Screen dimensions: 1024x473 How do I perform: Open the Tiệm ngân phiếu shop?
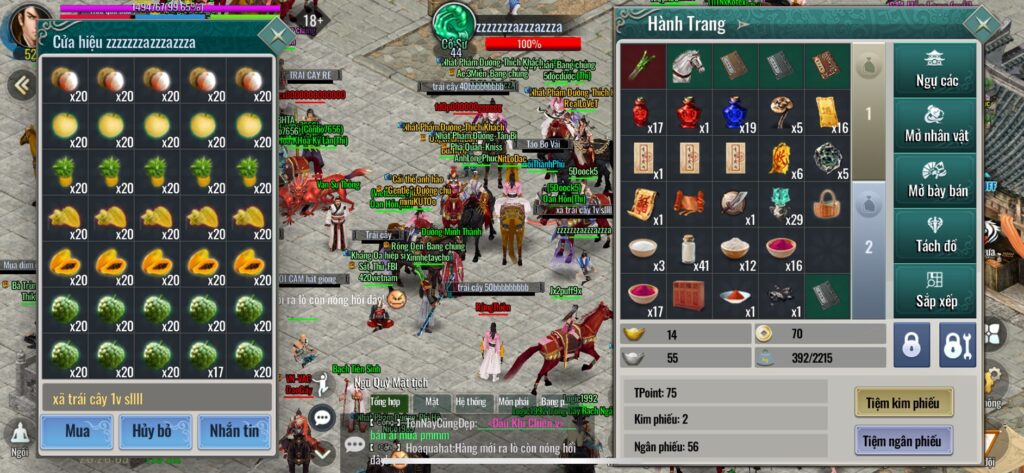[903, 439]
